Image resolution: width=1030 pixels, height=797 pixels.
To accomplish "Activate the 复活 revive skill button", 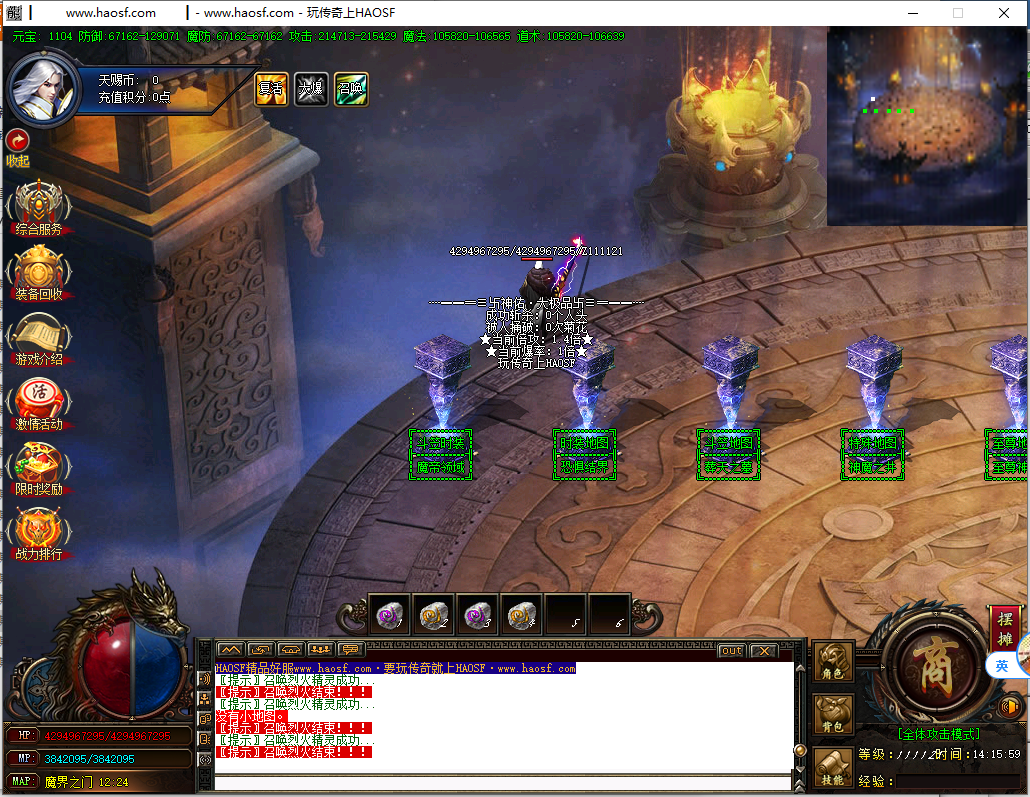I will [x=271, y=89].
